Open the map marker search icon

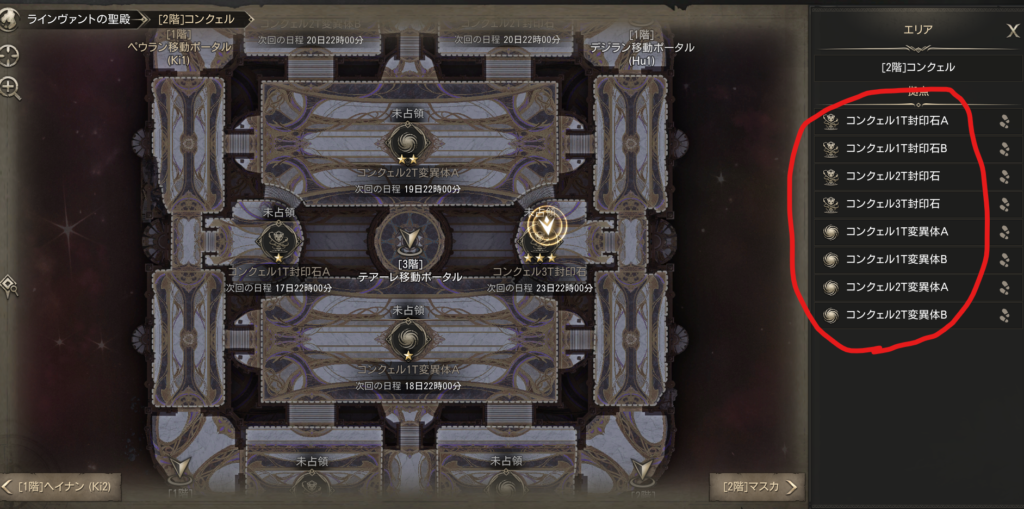click(9, 287)
